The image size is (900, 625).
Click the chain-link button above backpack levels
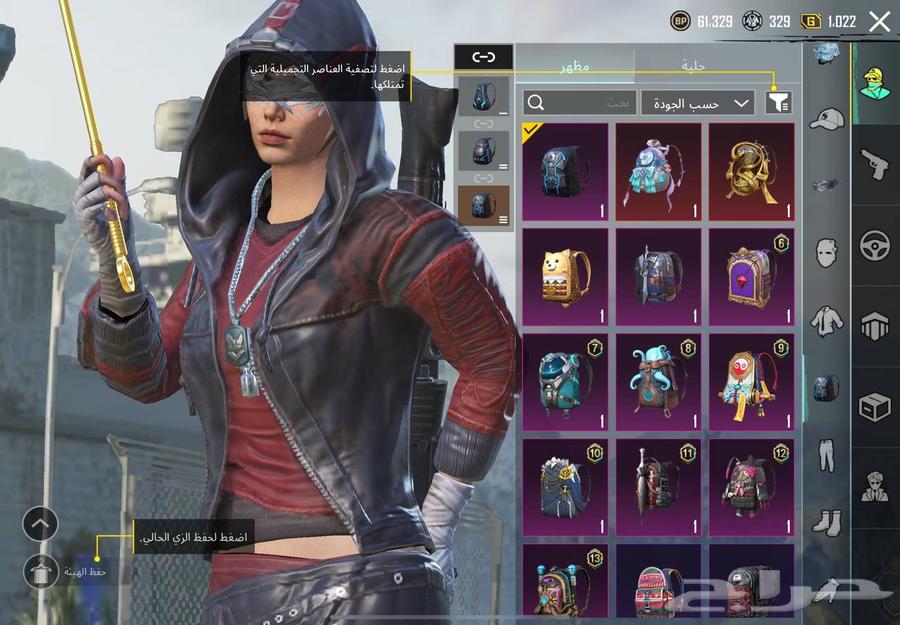point(483,57)
